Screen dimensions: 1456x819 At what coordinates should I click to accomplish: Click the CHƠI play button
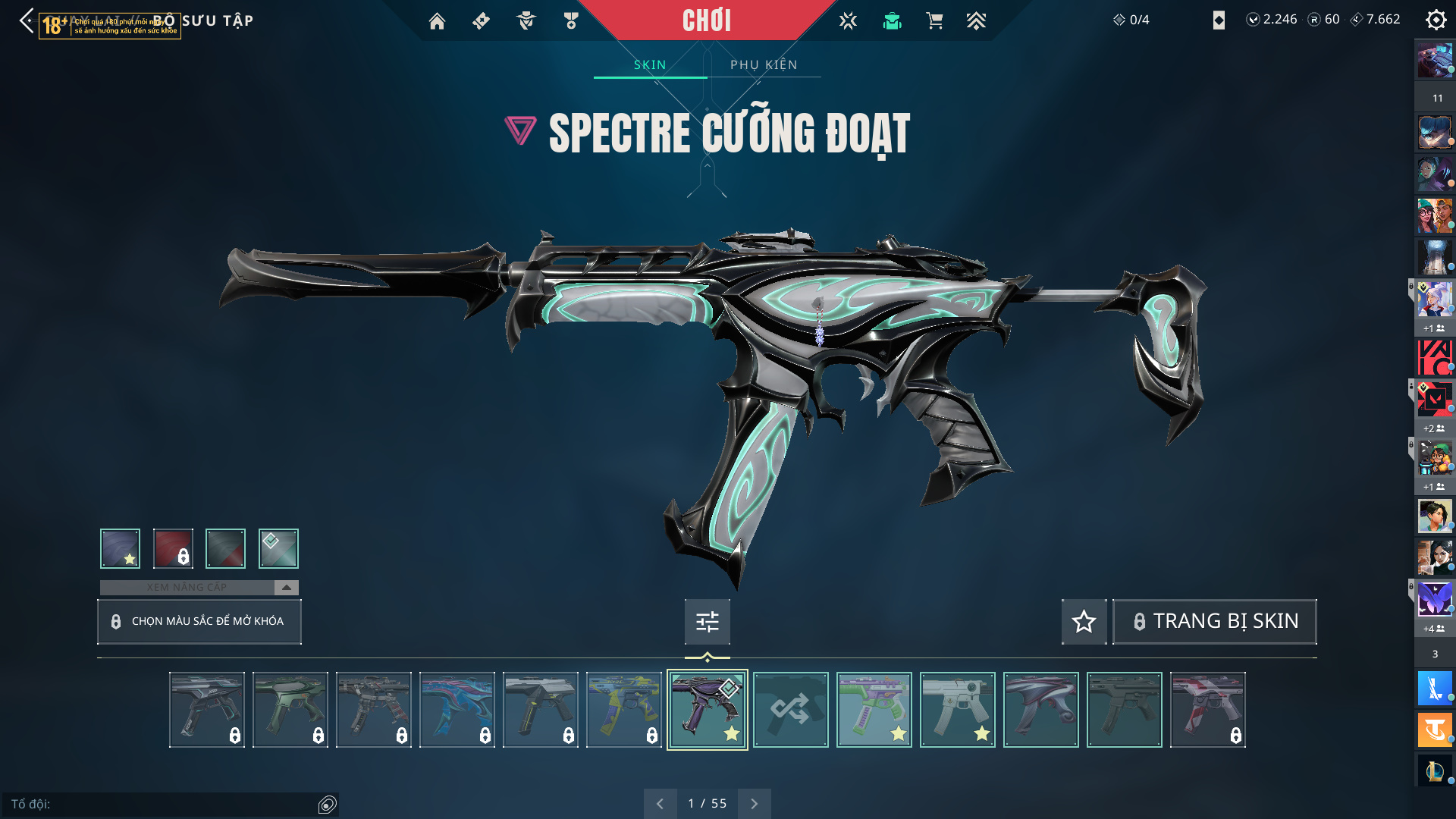(x=706, y=20)
